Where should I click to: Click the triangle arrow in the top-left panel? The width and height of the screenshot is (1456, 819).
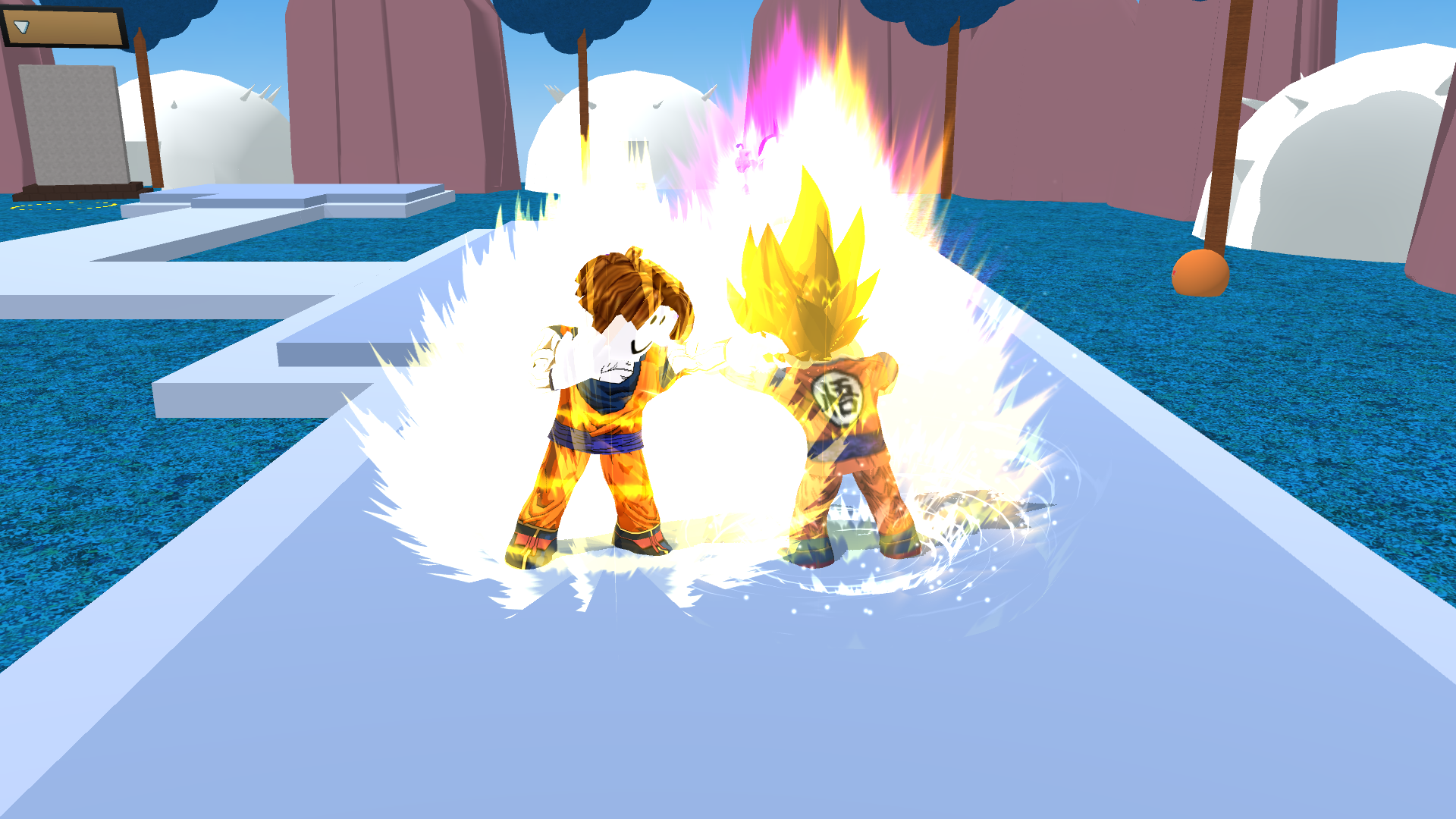[21, 27]
